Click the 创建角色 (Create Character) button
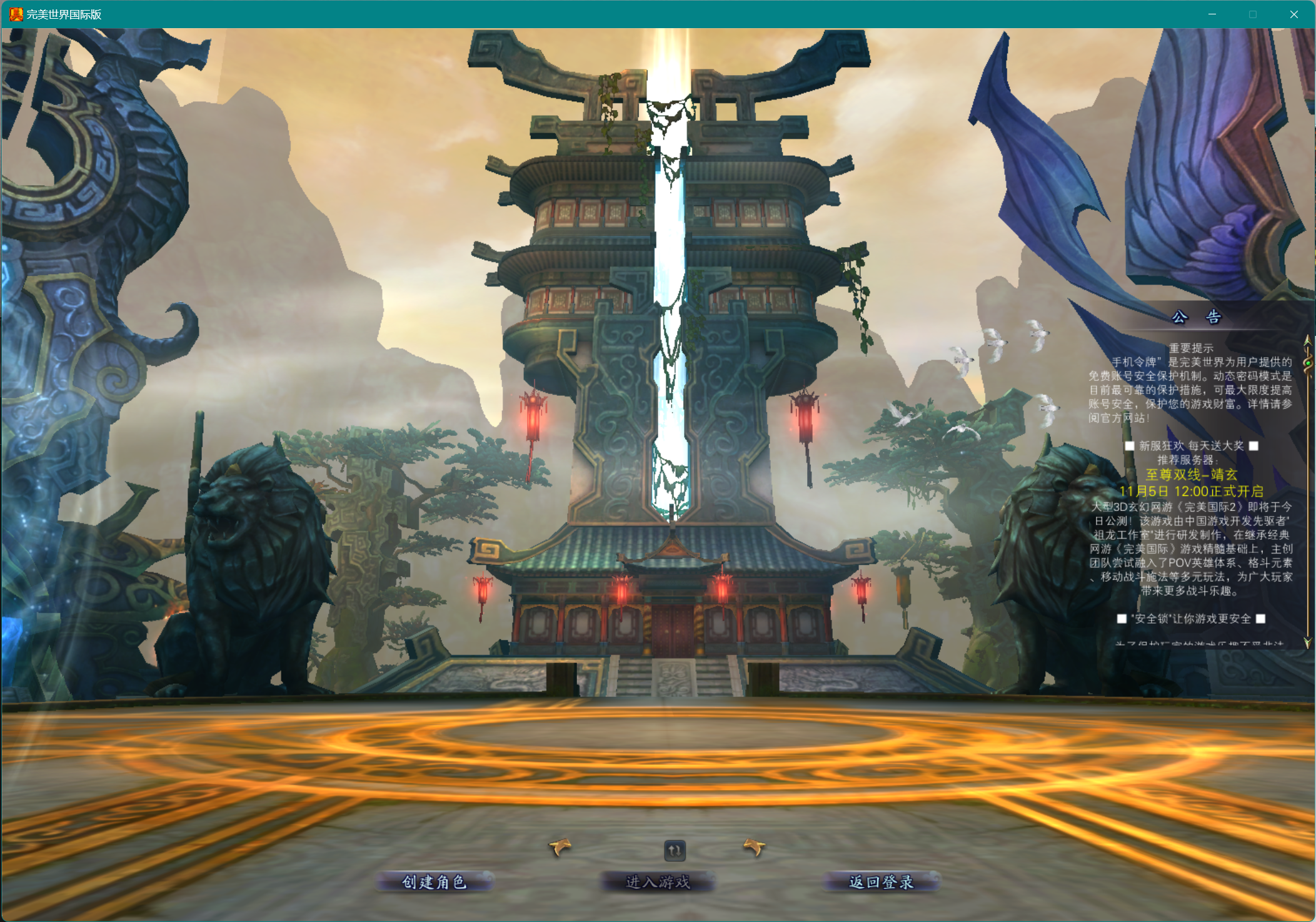The height and width of the screenshot is (922, 1316). coord(434,882)
